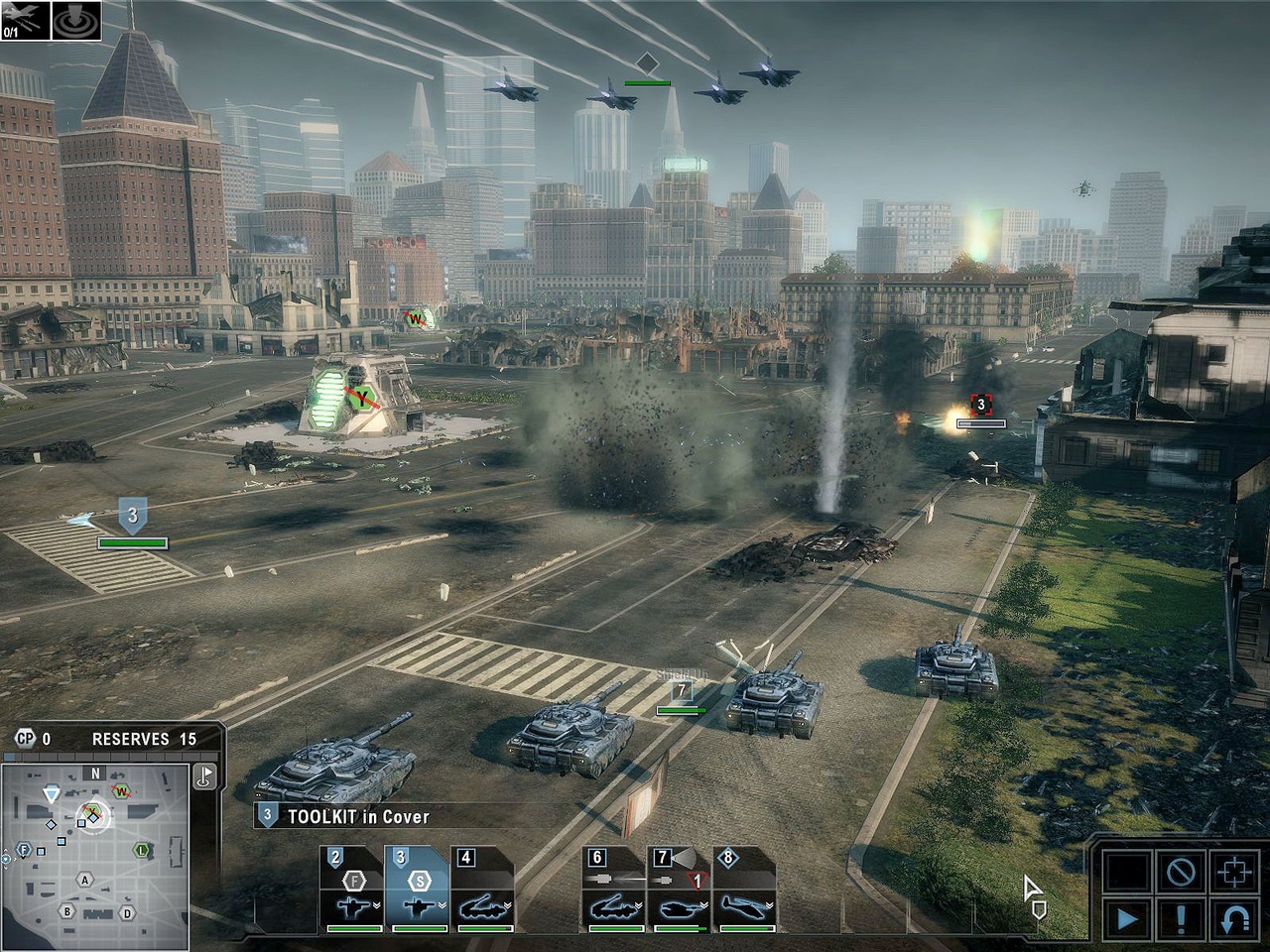1270x952 pixels.
Task: Select the F marker on the minimap
Action: pyautogui.click(x=24, y=850)
